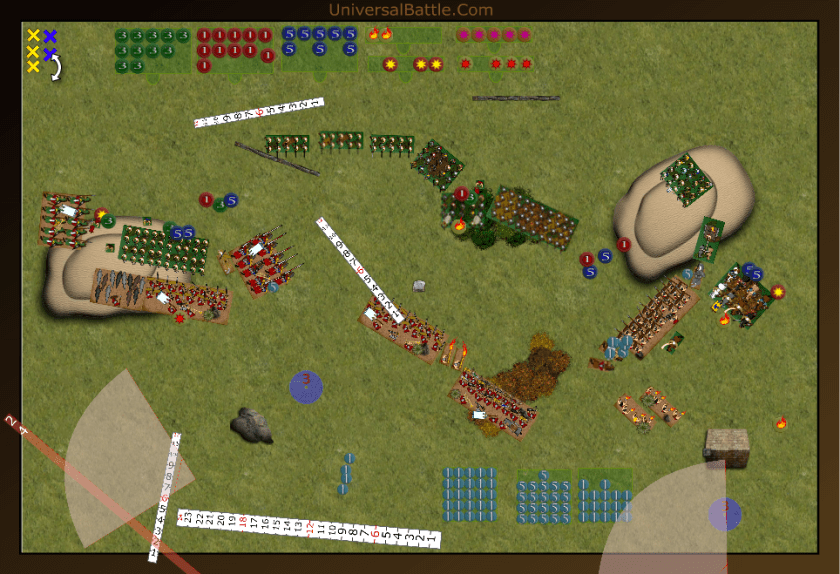Select the lone 5 token above the blue stack
840x574 pixels.
pyautogui.click(x=543, y=474)
